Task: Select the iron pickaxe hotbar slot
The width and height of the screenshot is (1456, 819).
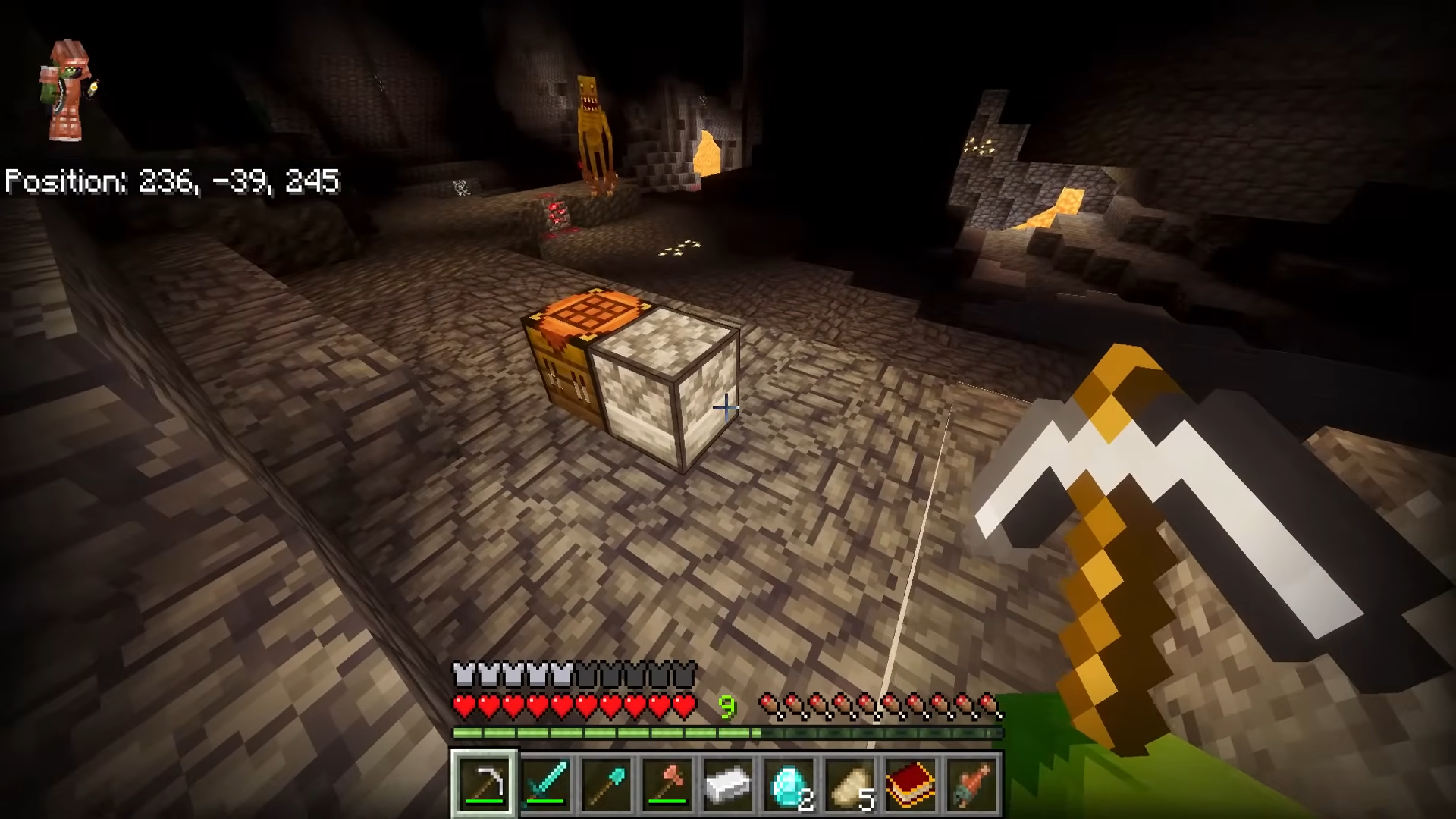Action: [485, 784]
